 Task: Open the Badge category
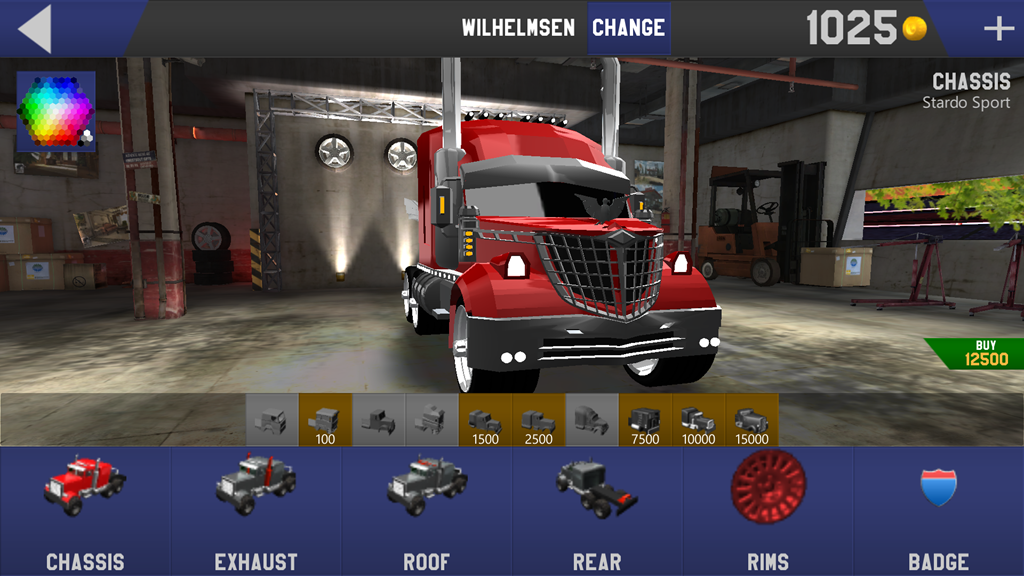[938, 512]
